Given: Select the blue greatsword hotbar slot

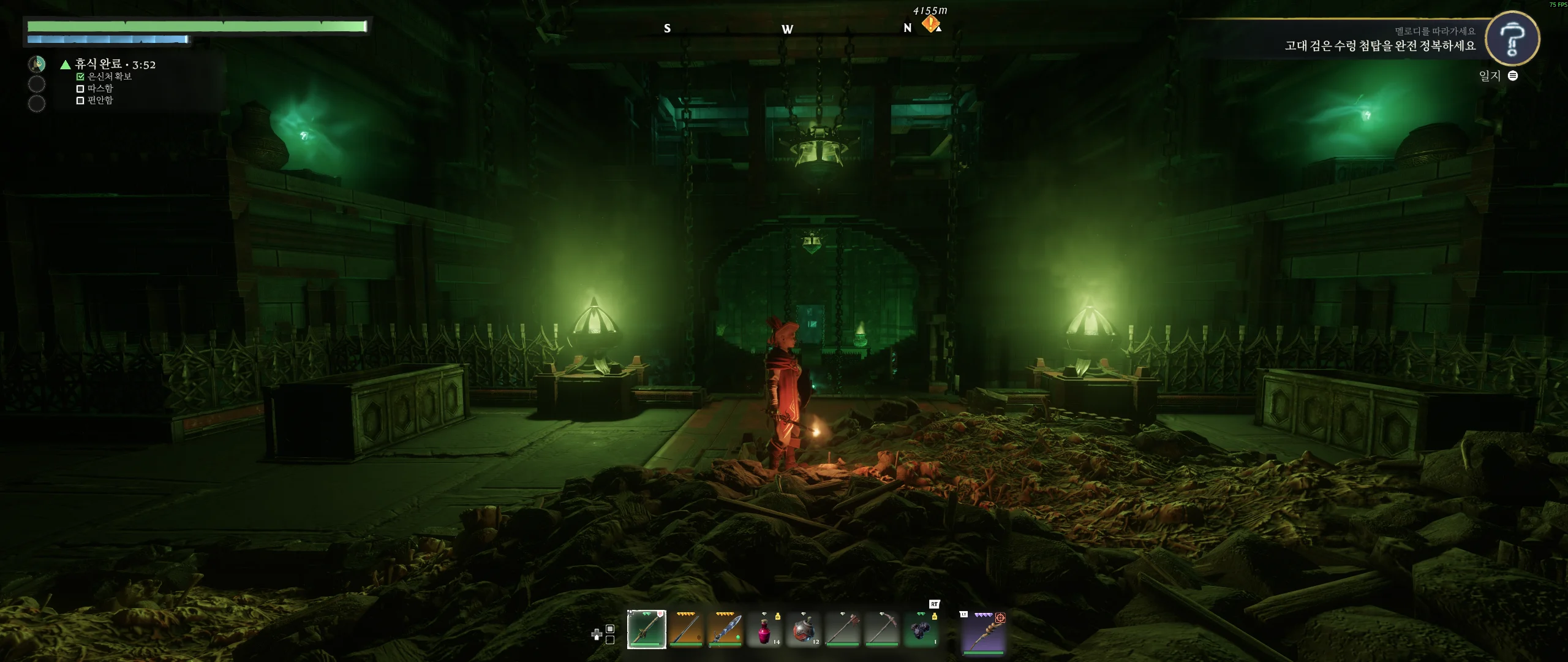Looking at the screenshot, I should click(725, 630).
